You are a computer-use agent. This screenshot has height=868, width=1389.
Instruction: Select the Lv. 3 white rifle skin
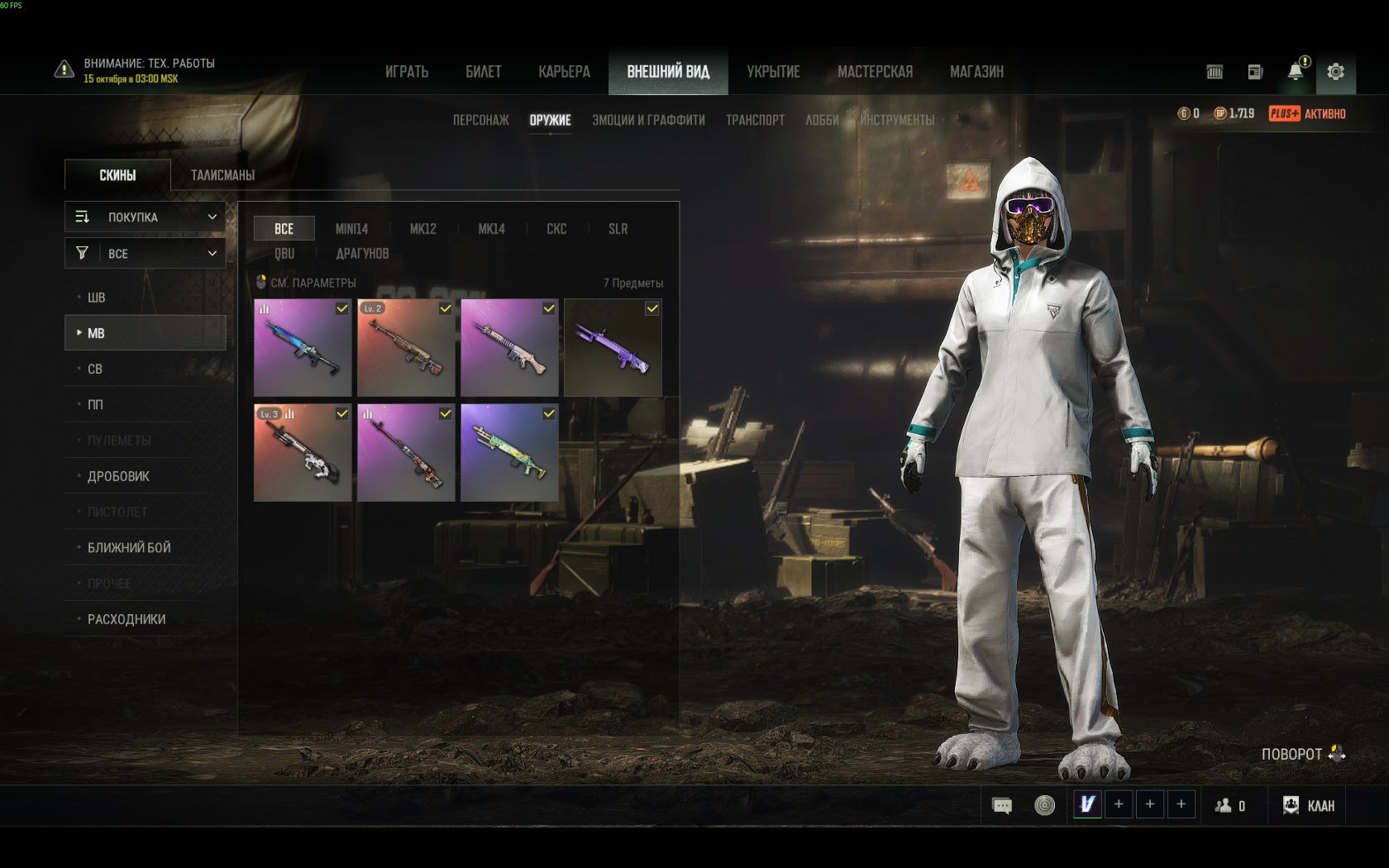pyautogui.click(x=303, y=452)
